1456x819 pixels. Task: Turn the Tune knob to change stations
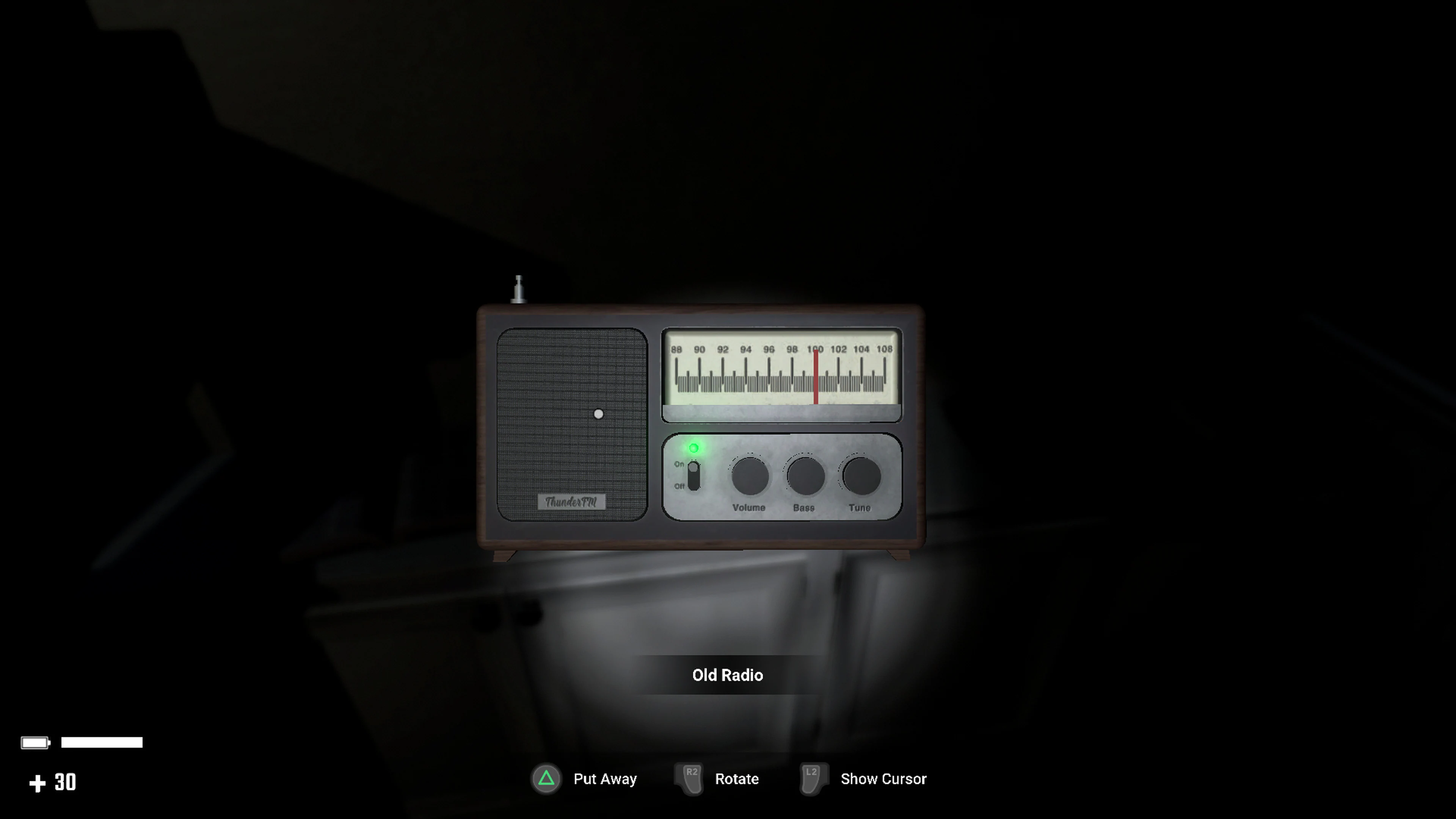860,477
